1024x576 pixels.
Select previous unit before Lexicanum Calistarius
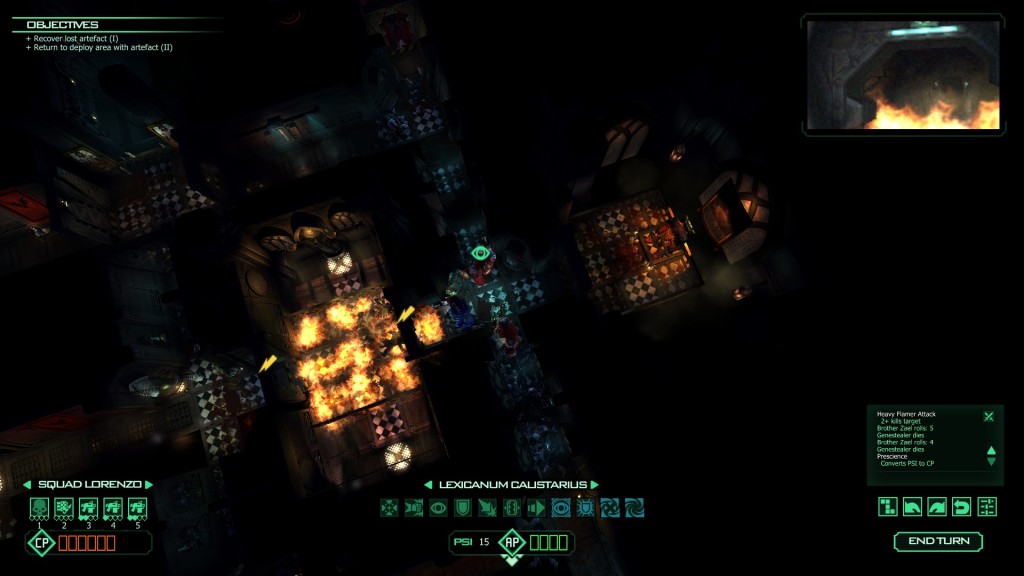(x=429, y=485)
